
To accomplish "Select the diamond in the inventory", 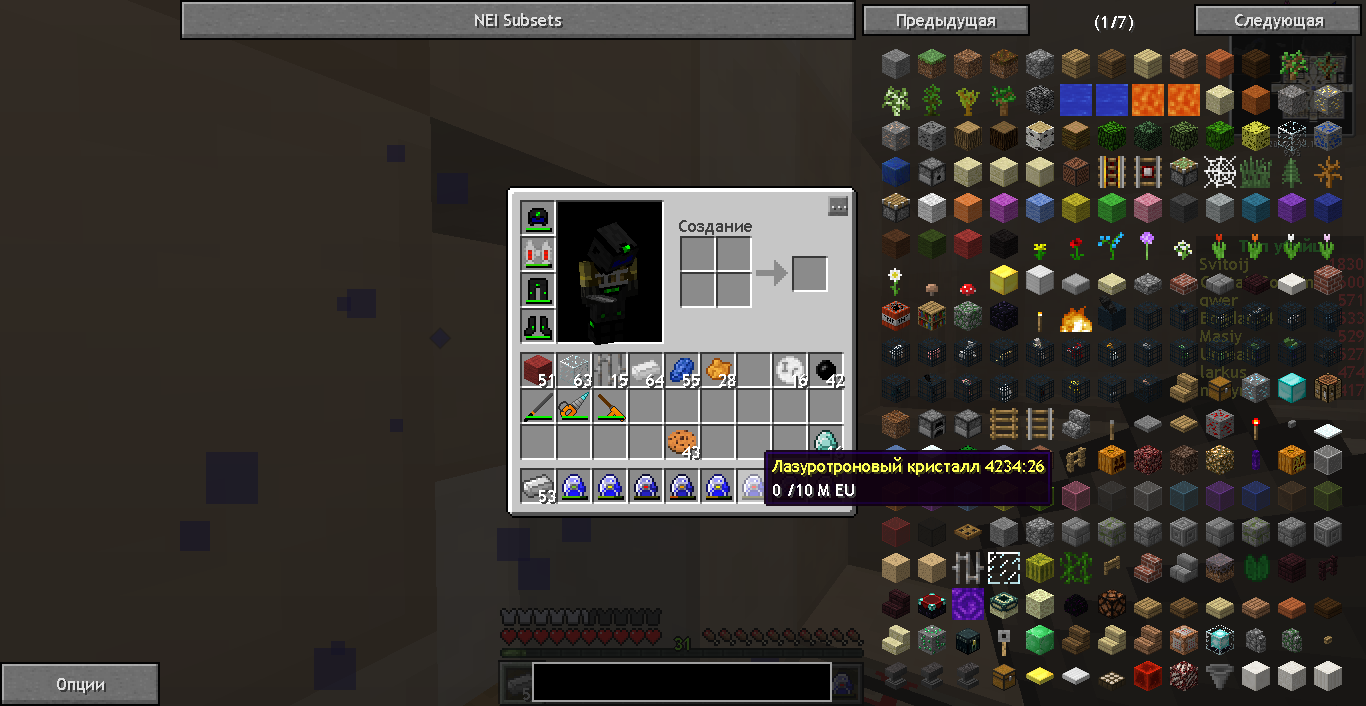I will 826,441.
